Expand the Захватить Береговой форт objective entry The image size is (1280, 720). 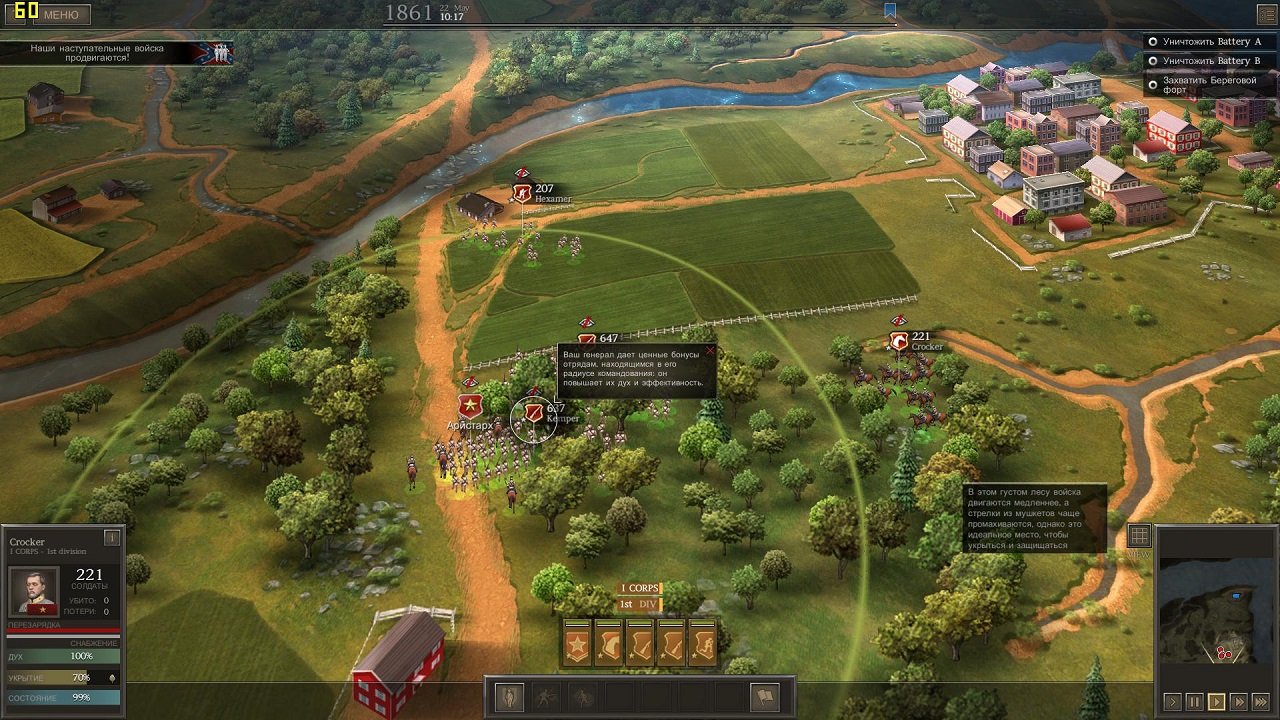1210,84
